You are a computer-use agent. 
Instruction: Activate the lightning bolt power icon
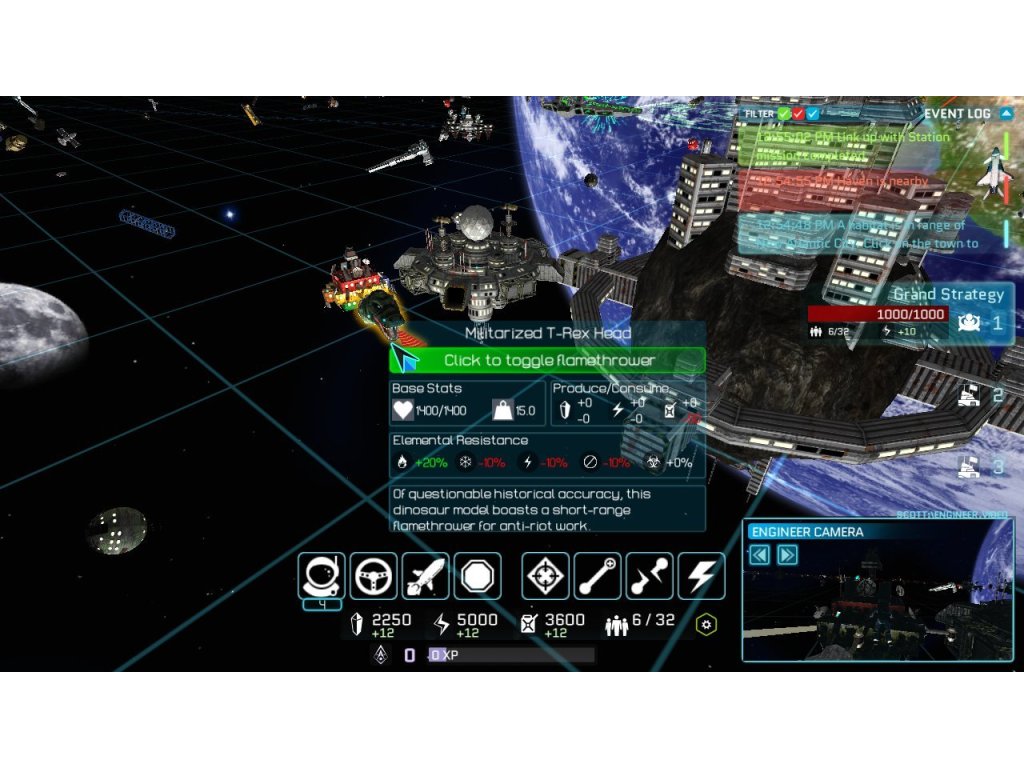[x=701, y=576]
